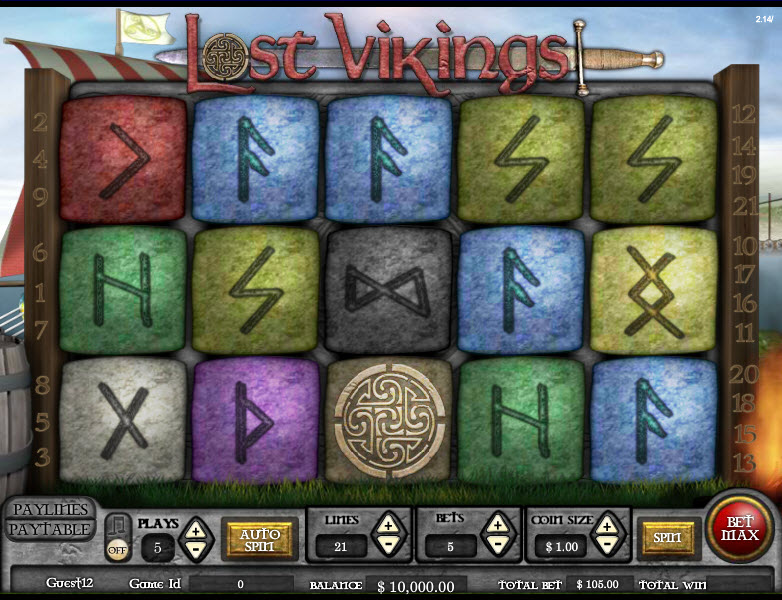The width and height of the screenshot is (782, 600).
Task: Open the Paylines view
Action: 50,510
